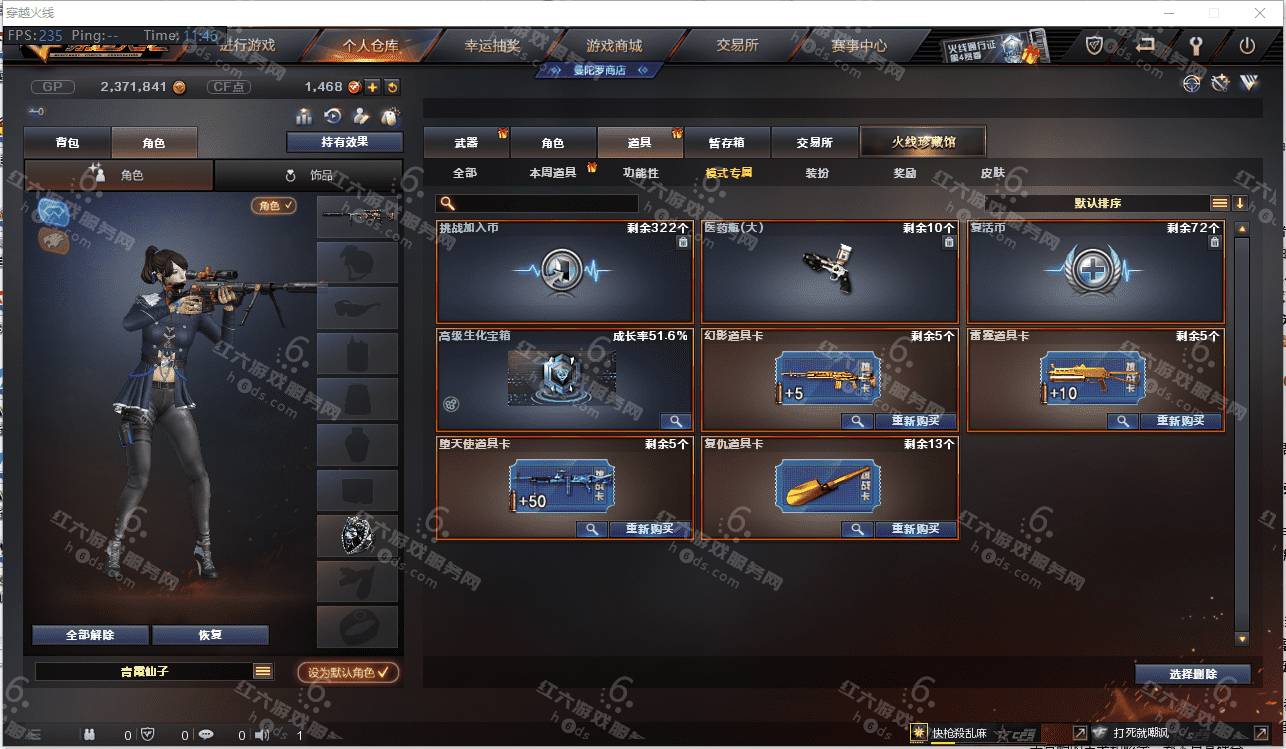Go to the 幸运抽奖 lucky draw page
Image resolution: width=1286 pixels, height=749 pixels.
pos(492,46)
